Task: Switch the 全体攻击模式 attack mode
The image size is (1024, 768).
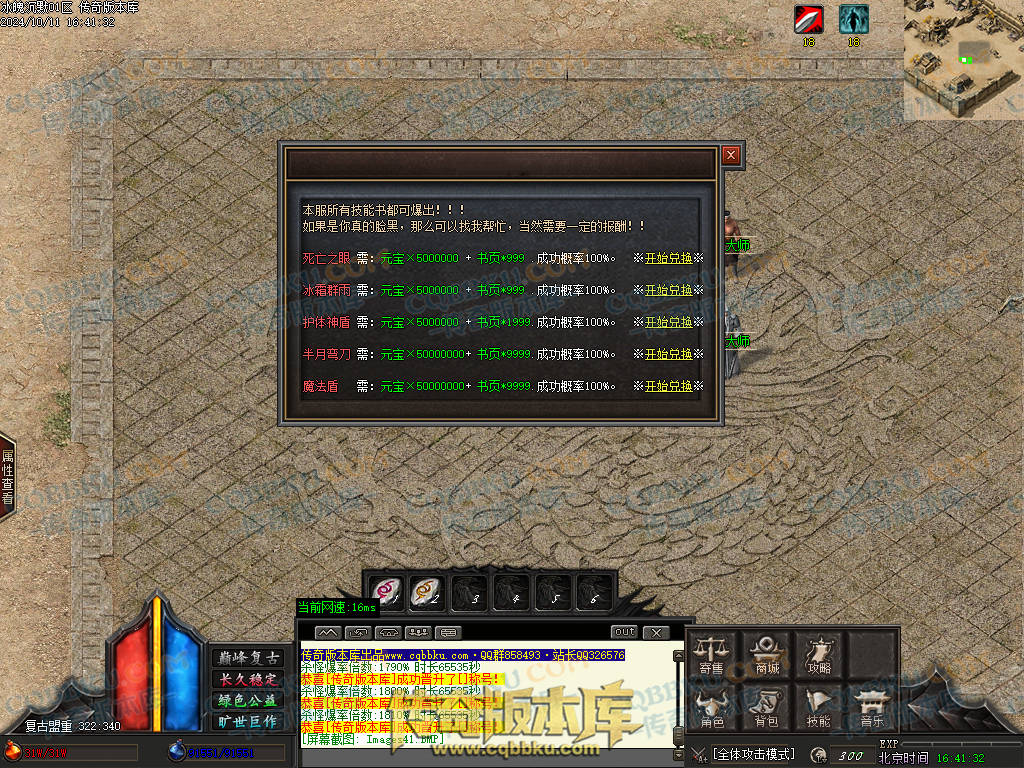Action: 753,754
